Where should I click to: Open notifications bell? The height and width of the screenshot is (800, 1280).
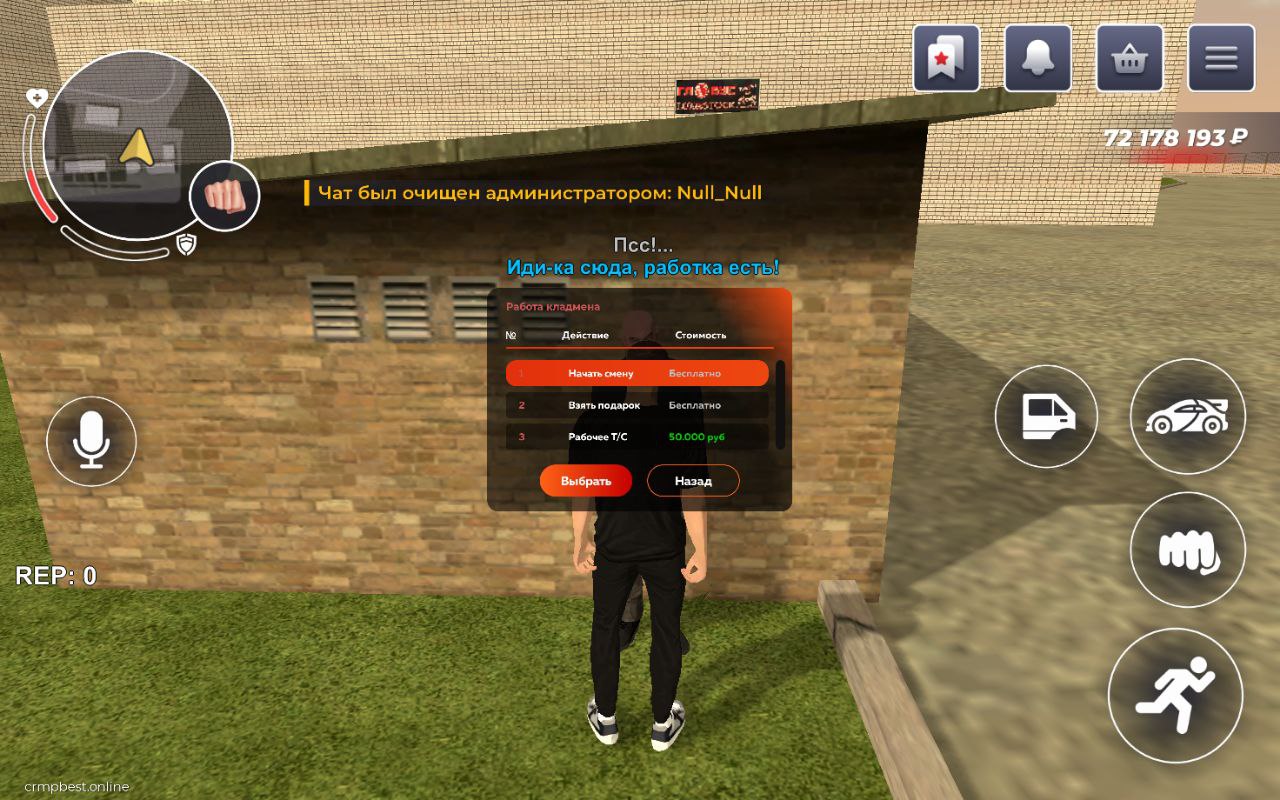coord(1038,59)
